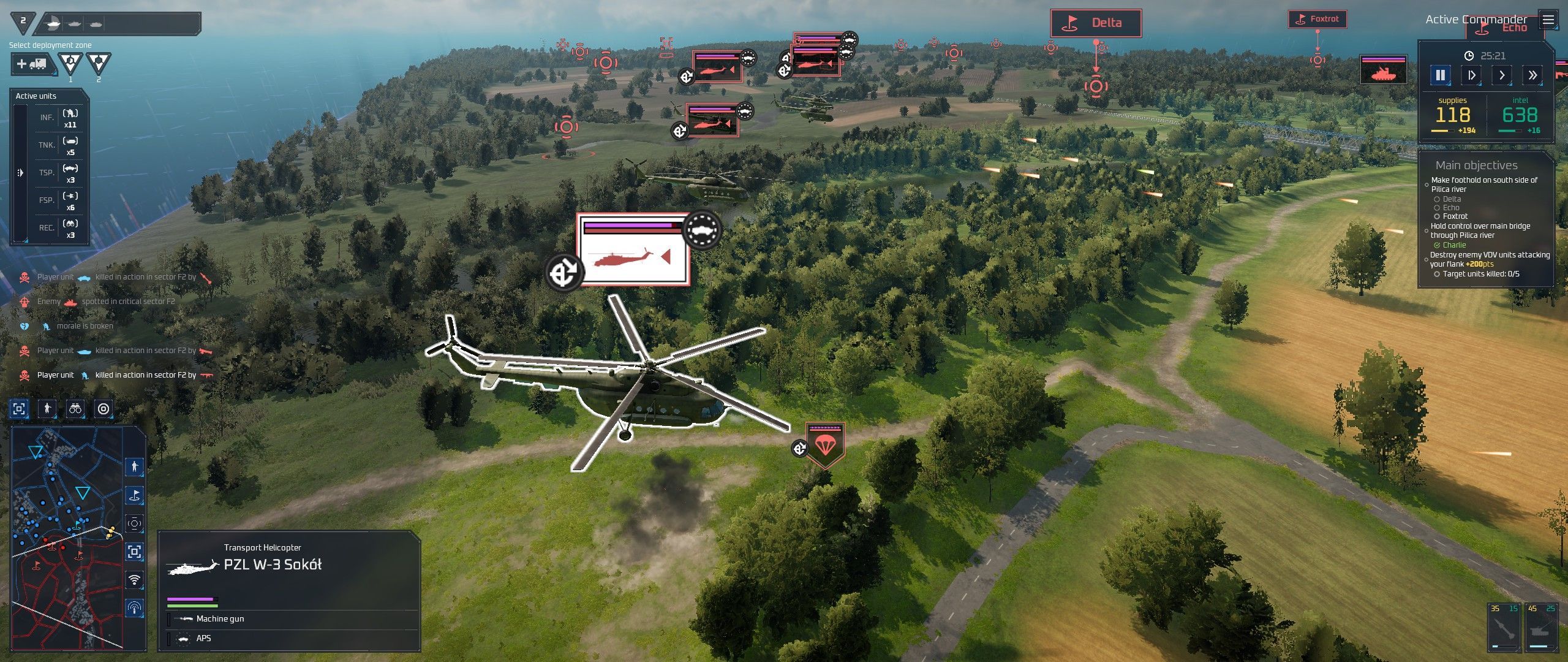Toggle the wifi signal minimap filter
Viewport: 1568px width, 662px height.
(x=134, y=579)
